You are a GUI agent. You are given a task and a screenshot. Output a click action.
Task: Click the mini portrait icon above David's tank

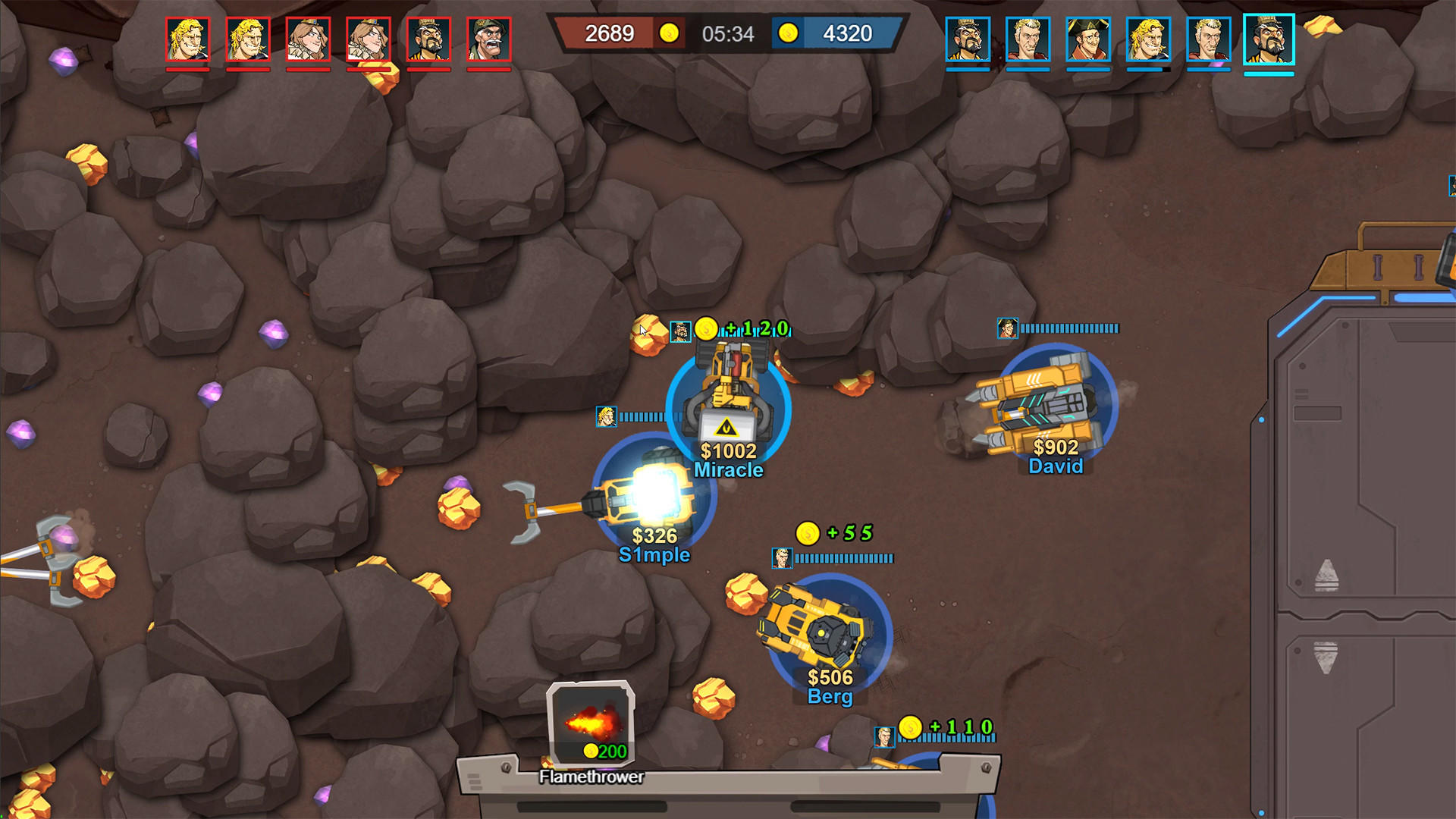(x=1006, y=329)
